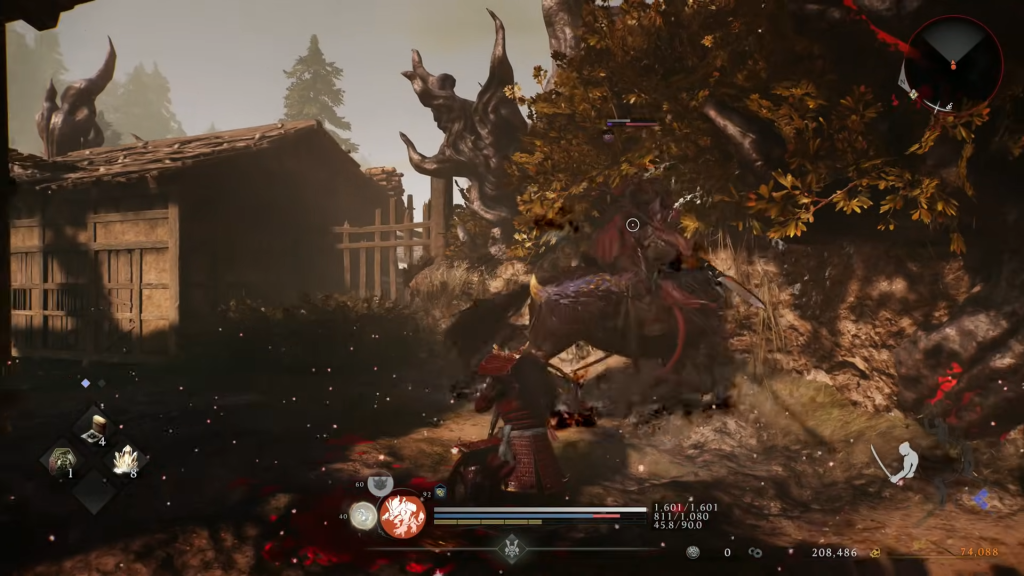Select the pale round spirit skill icon
The image size is (1024, 576).
pos(364,515)
